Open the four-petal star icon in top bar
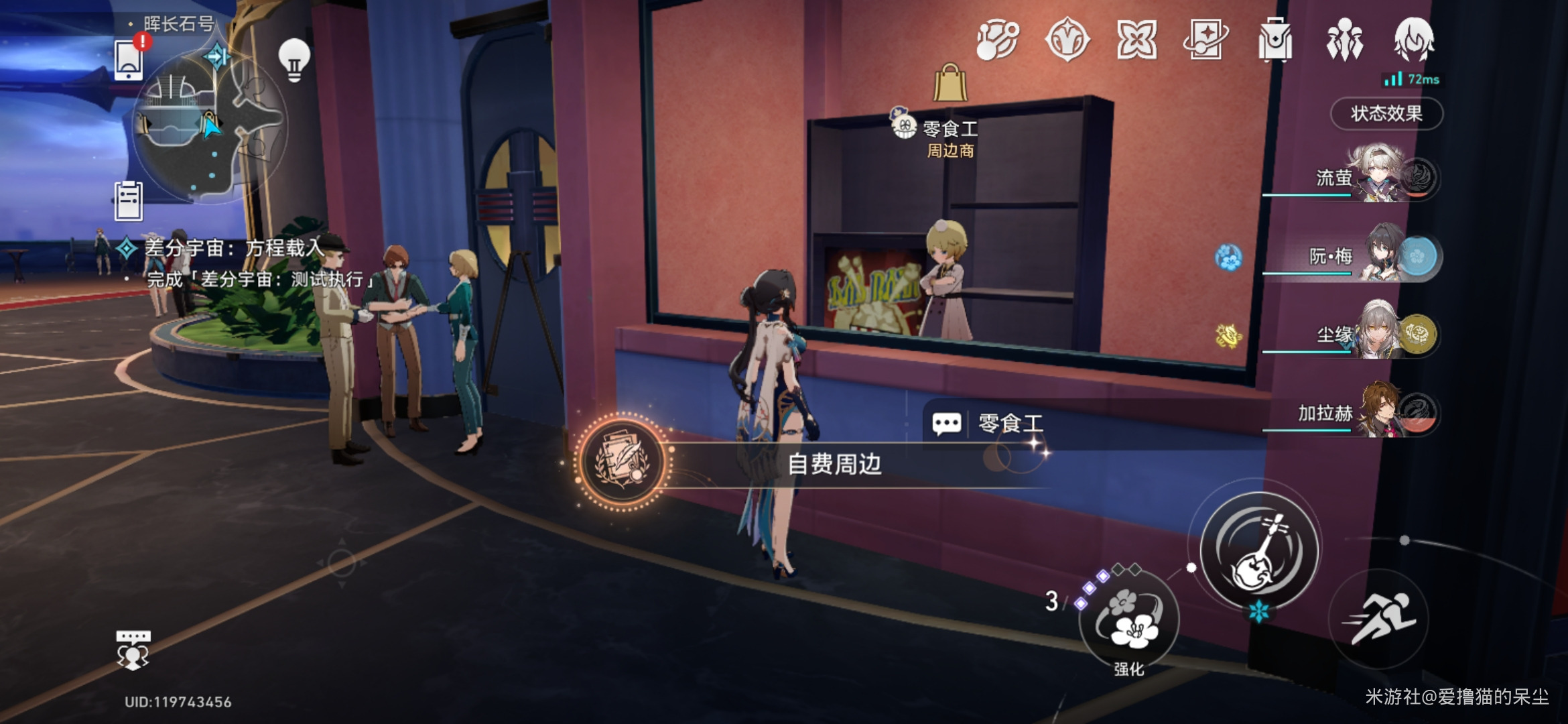Screen dimensions: 1568x724 (1136, 40)
